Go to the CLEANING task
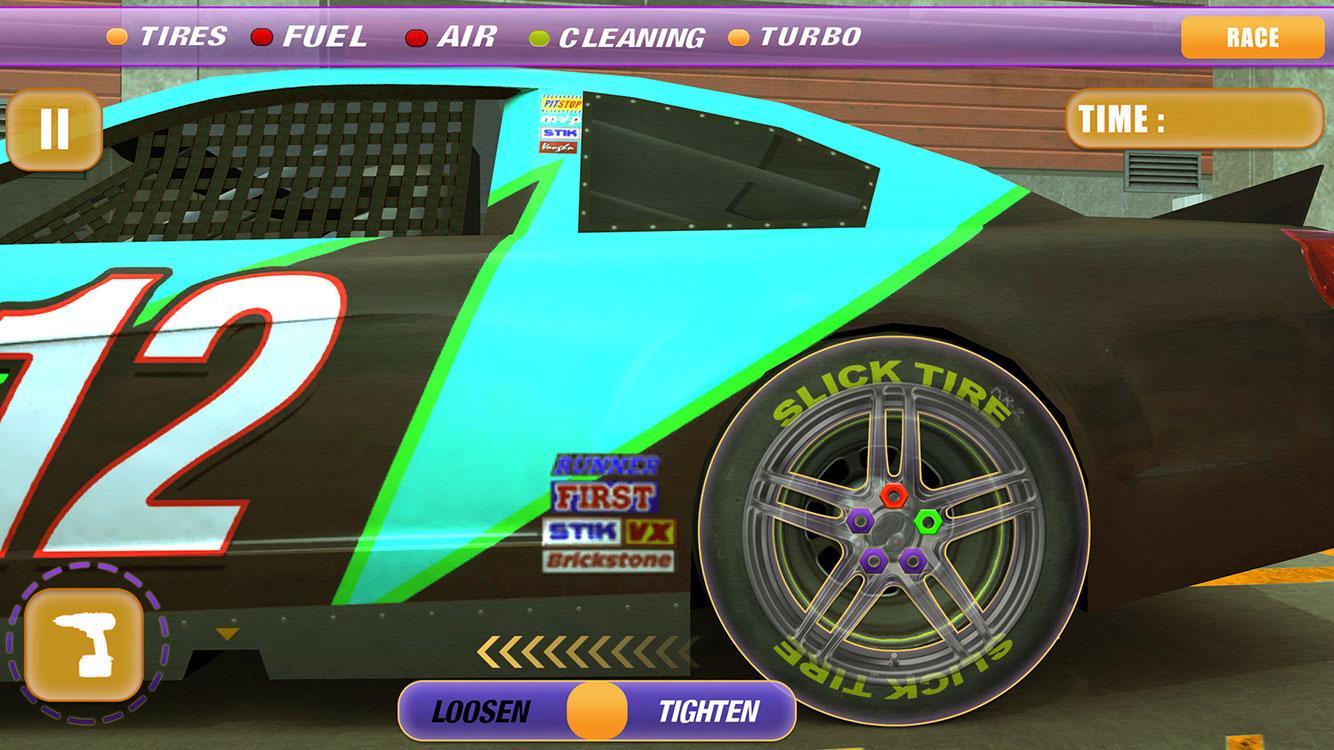The height and width of the screenshot is (750, 1334). tap(618, 38)
